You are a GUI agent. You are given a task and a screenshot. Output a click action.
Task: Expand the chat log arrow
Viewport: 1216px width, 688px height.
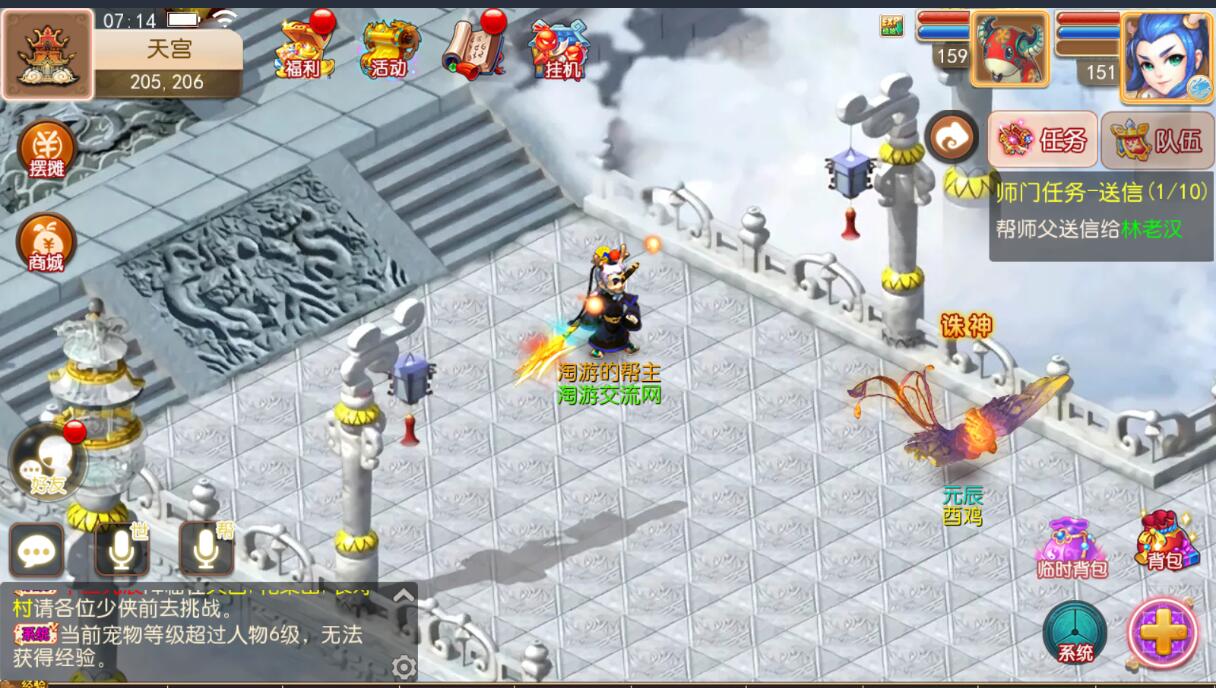pos(403,596)
